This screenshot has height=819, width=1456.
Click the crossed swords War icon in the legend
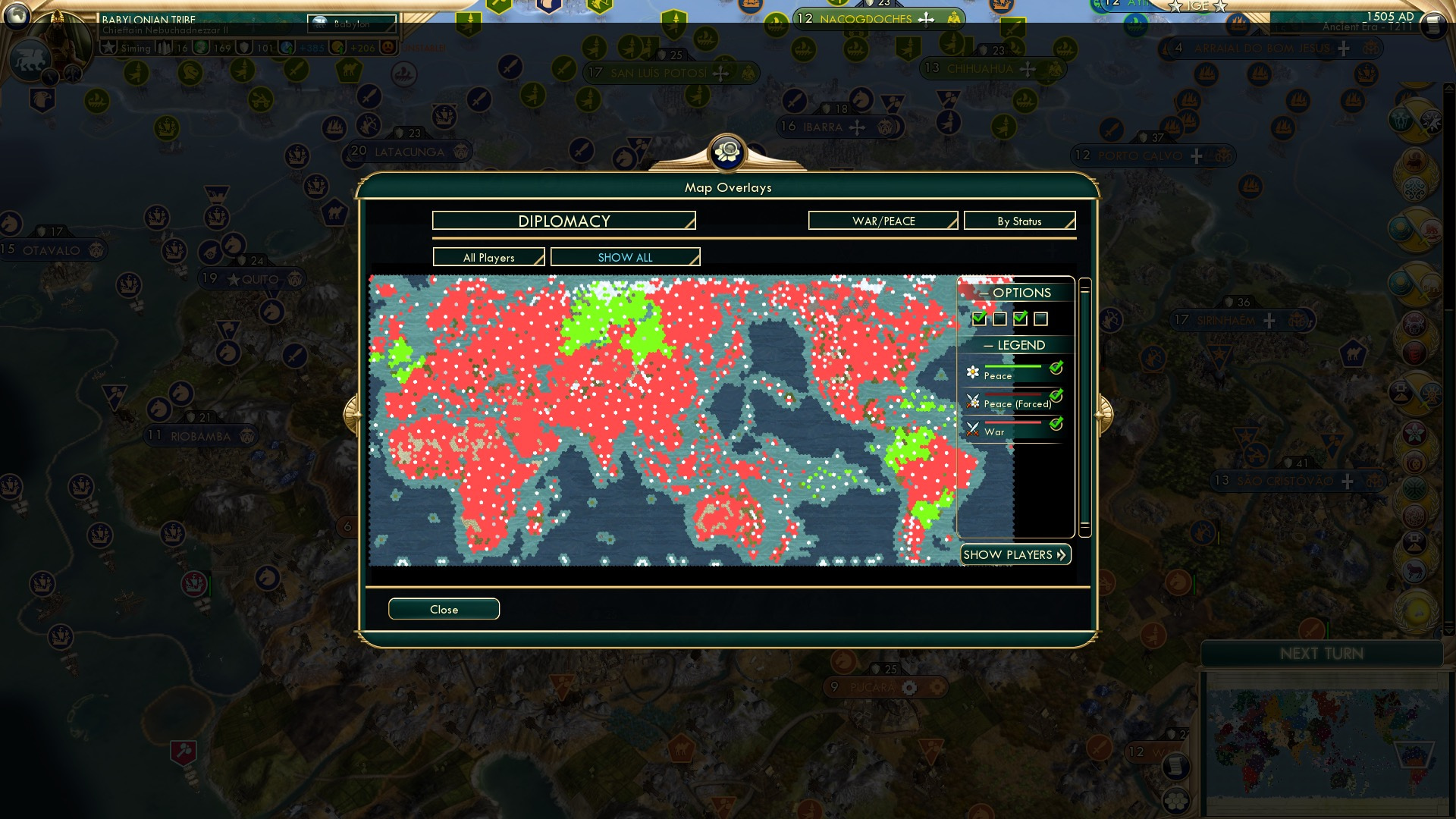973,427
